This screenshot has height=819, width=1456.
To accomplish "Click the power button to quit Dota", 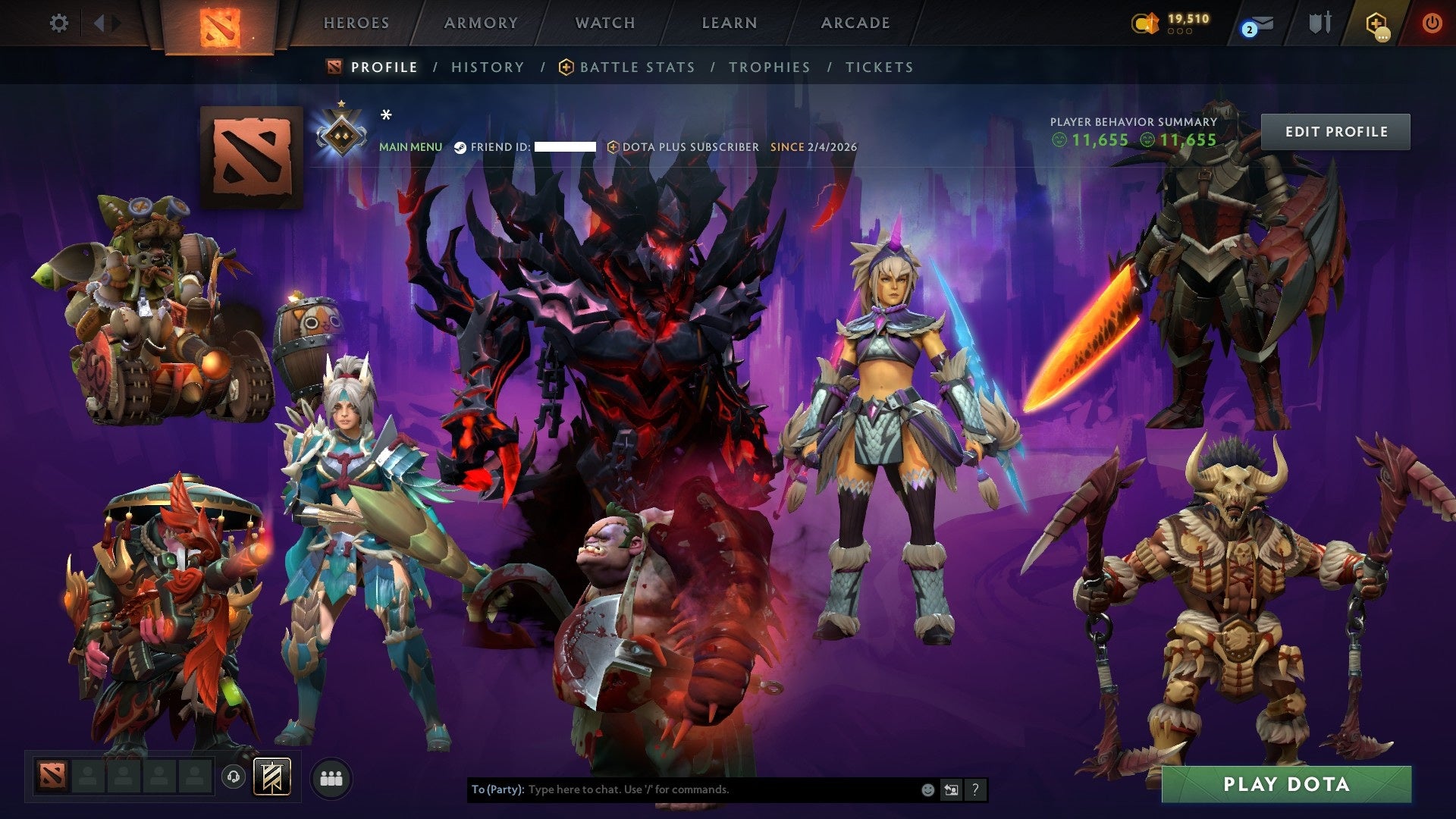I will click(x=1433, y=24).
